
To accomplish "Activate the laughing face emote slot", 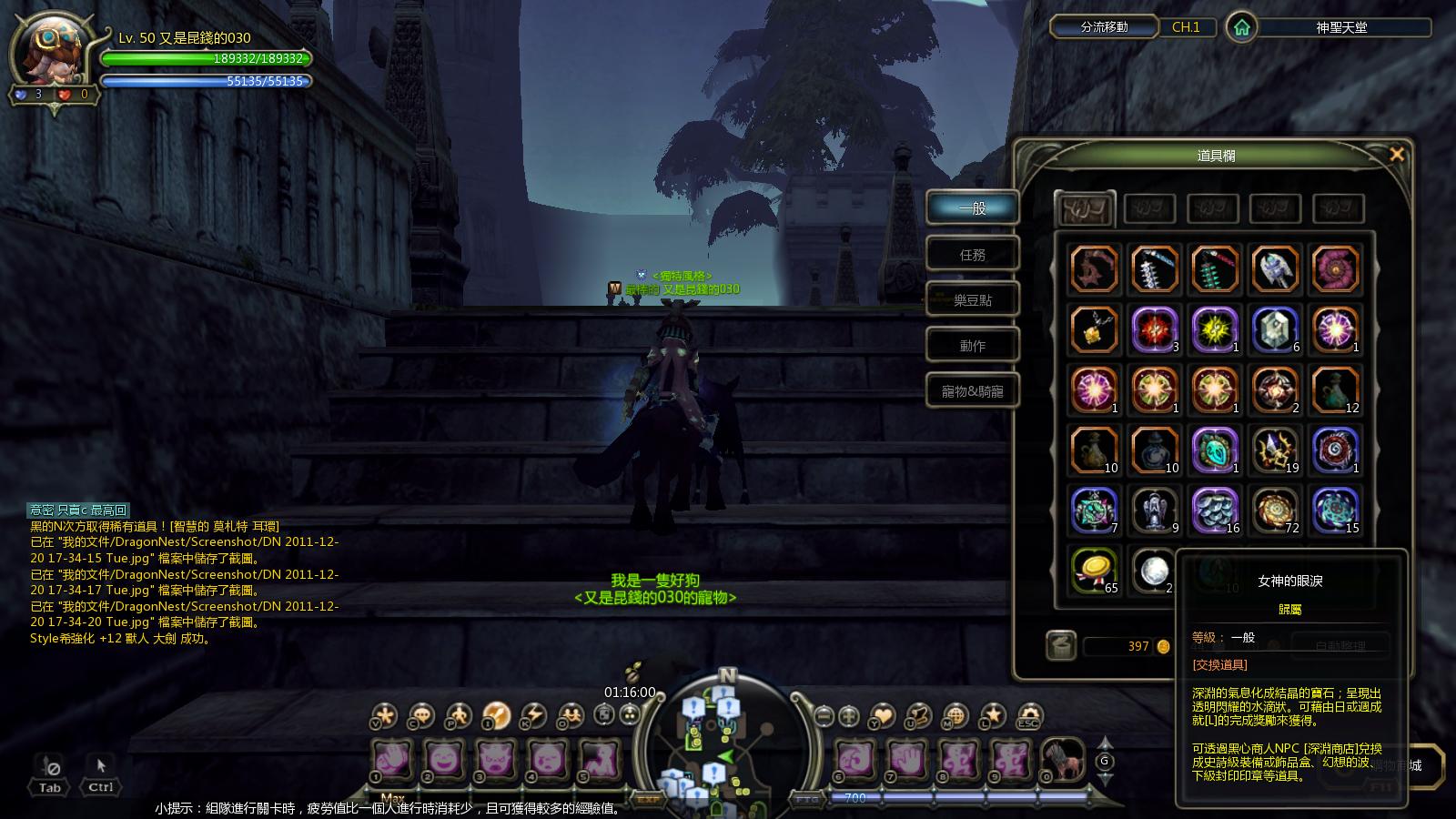I will point(443,758).
